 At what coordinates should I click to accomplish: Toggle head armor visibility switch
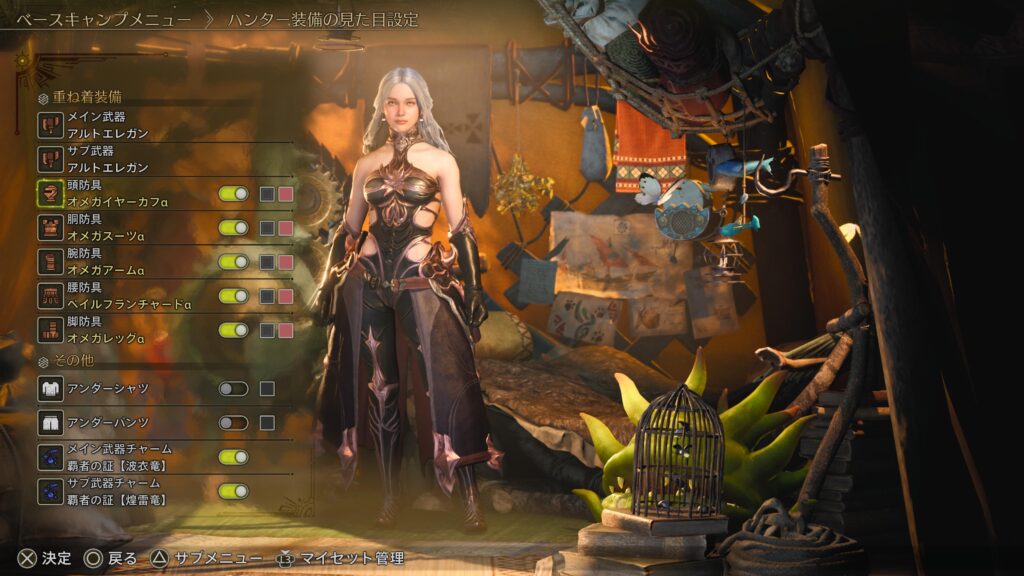[x=233, y=194]
